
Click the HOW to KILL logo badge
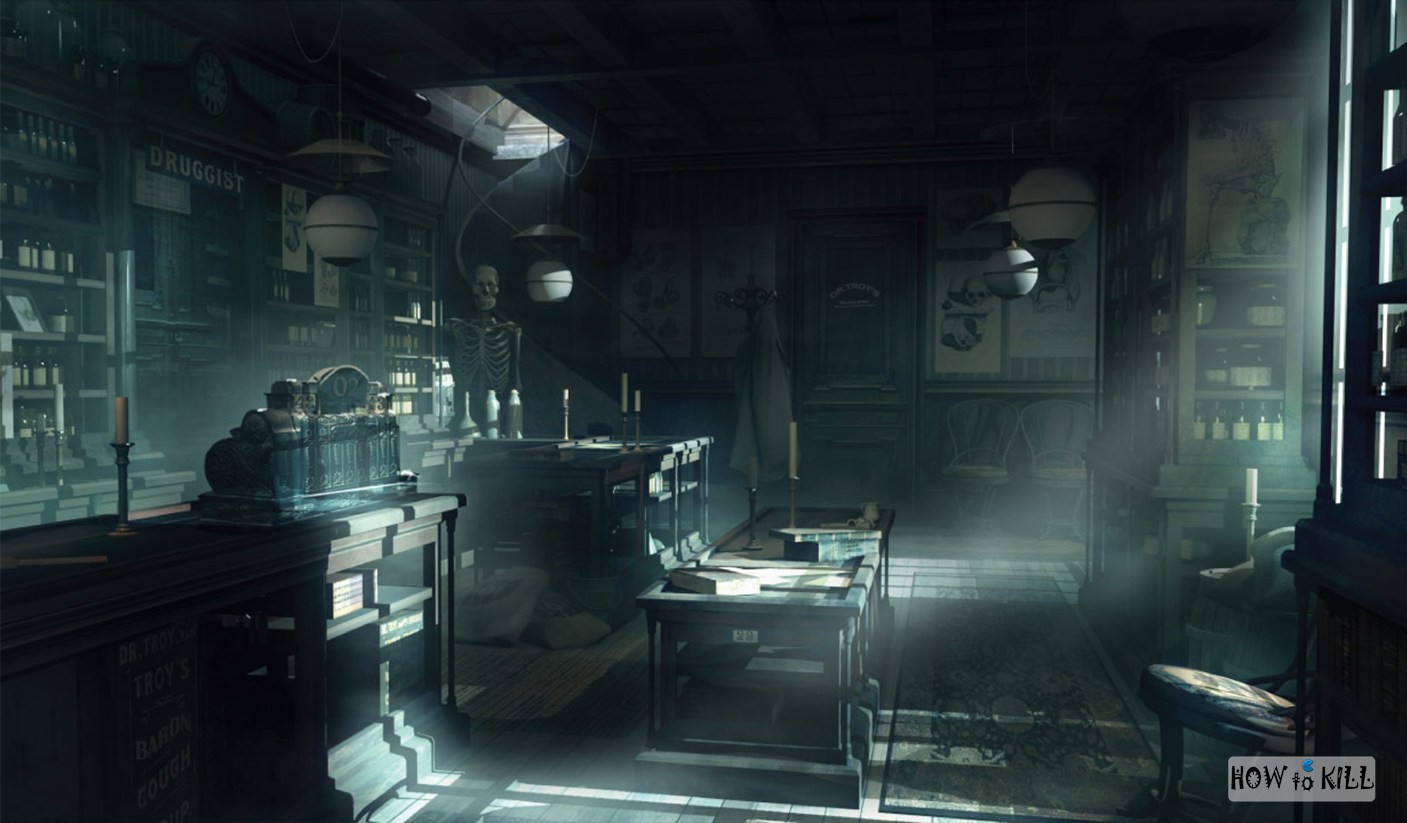click(1301, 778)
